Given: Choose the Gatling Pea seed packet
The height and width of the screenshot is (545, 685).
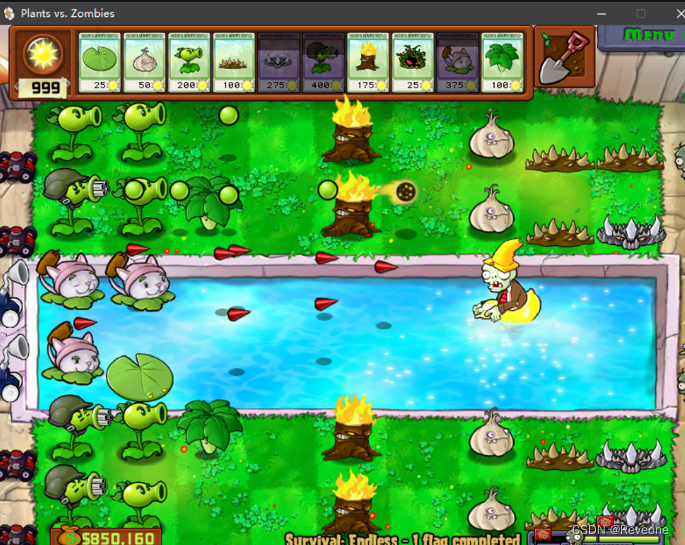Looking at the screenshot, I should [x=323, y=62].
